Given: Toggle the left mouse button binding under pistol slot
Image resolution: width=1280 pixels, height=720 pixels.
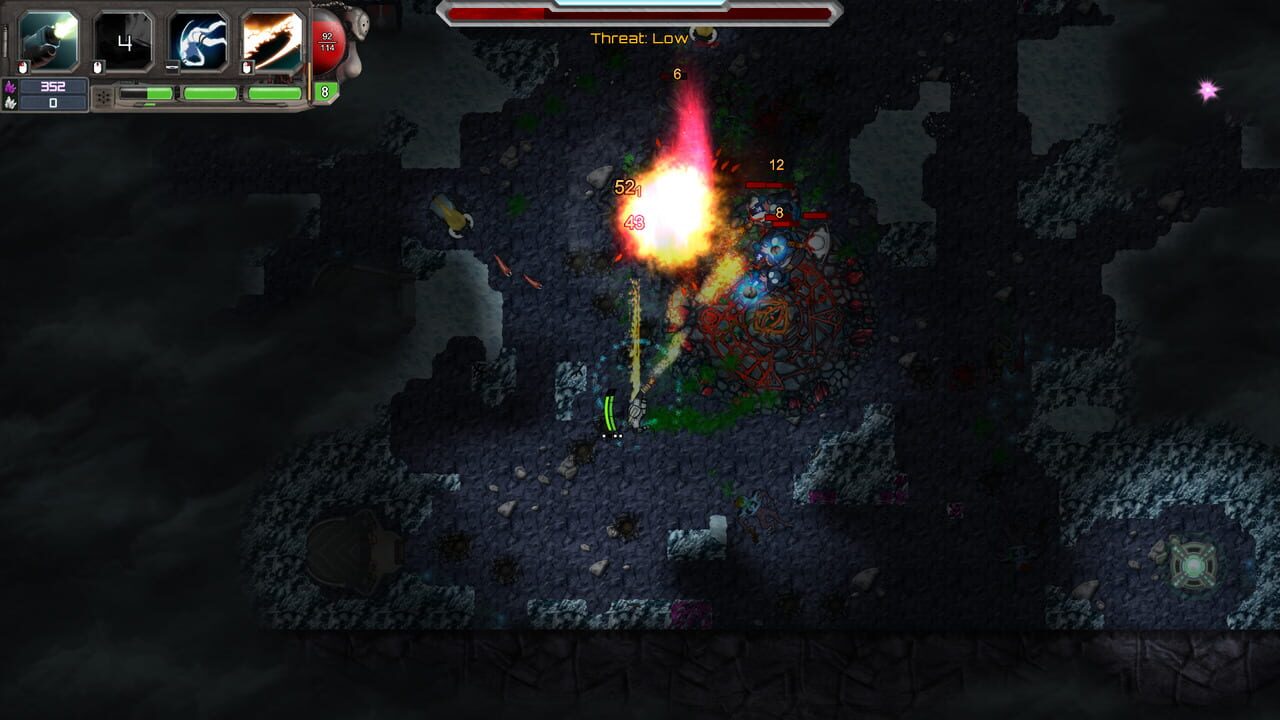Looking at the screenshot, I should pyautogui.click(x=22, y=65).
